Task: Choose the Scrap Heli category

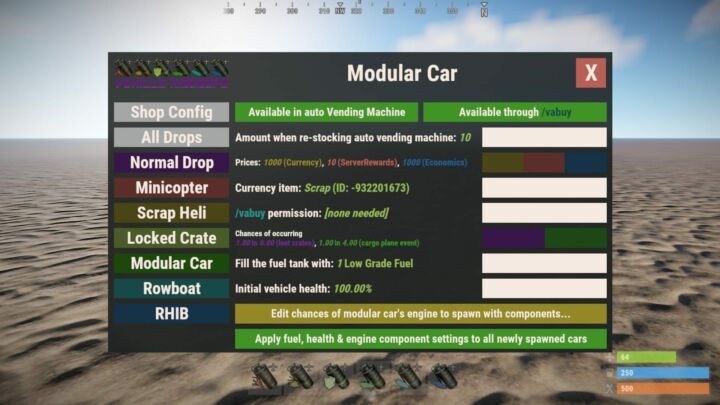Action: click(171, 212)
